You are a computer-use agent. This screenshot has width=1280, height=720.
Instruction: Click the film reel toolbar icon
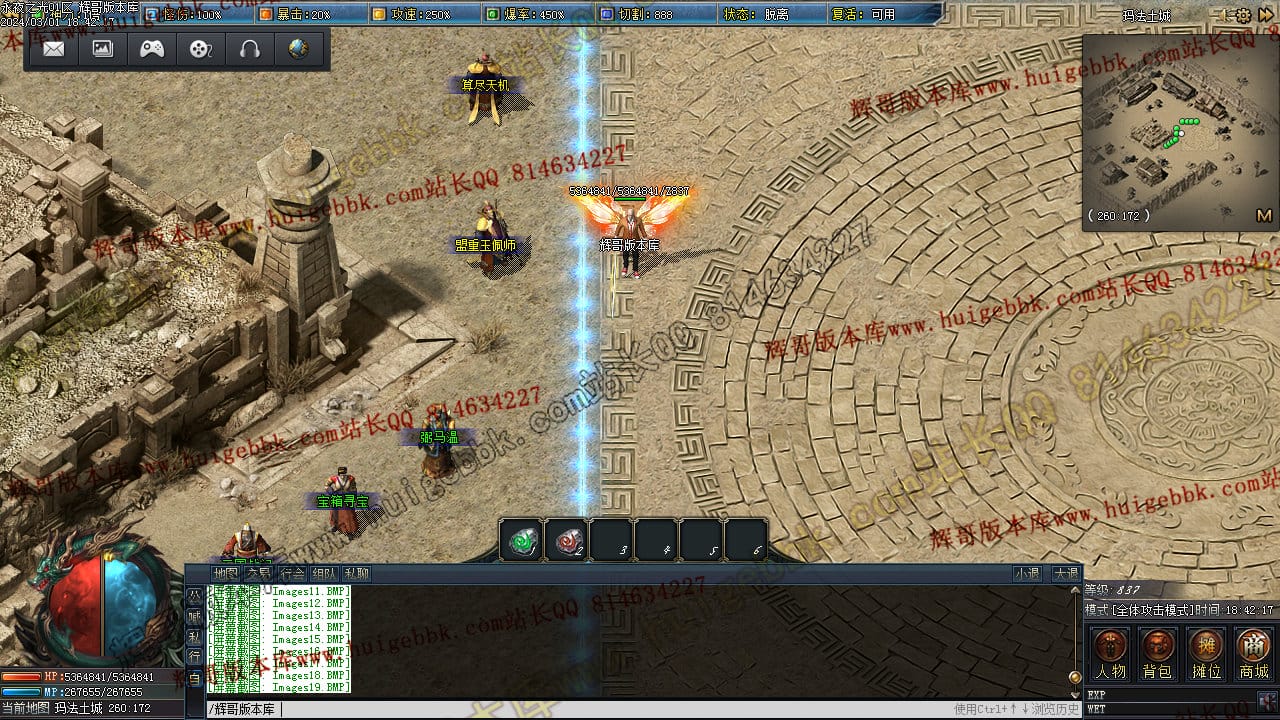201,49
